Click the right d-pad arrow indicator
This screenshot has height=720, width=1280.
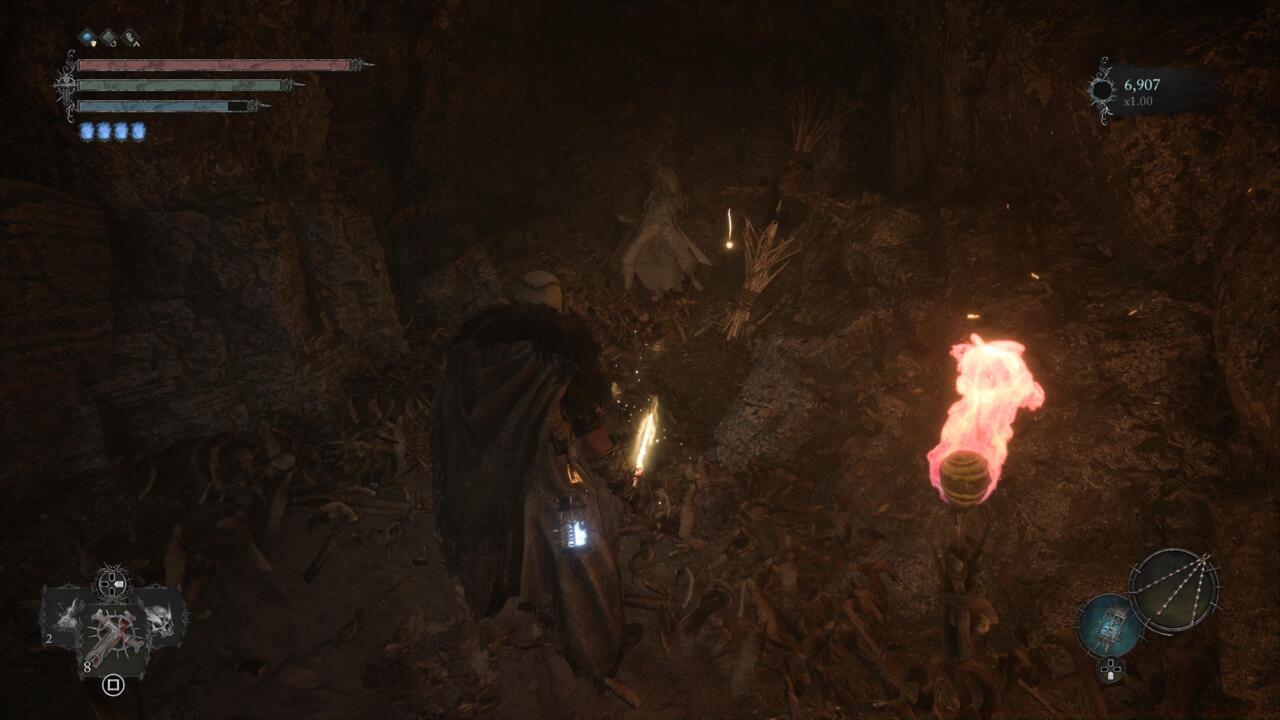coord(121,583)
